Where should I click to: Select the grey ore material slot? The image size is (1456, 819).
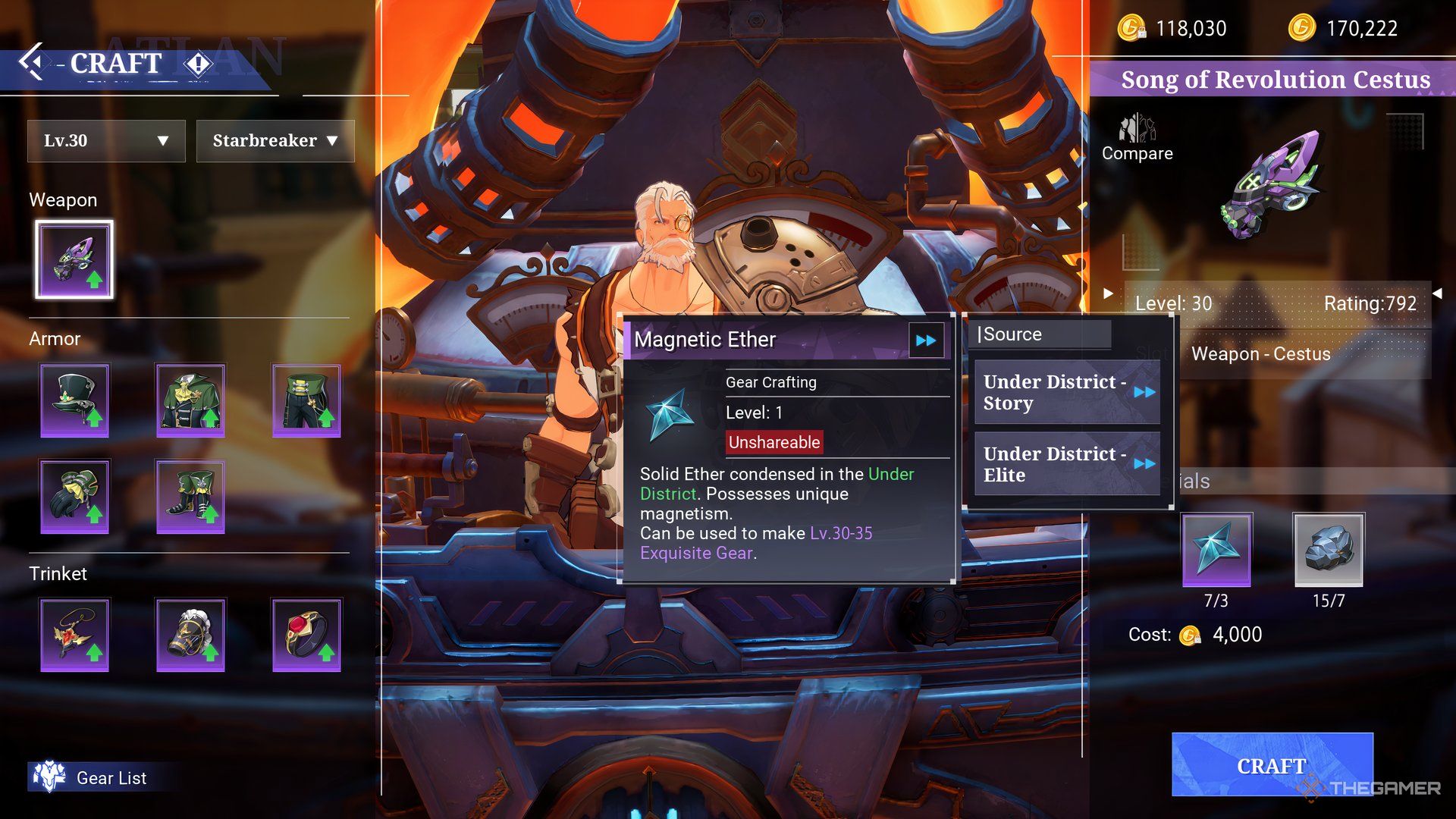[1328, 550]
